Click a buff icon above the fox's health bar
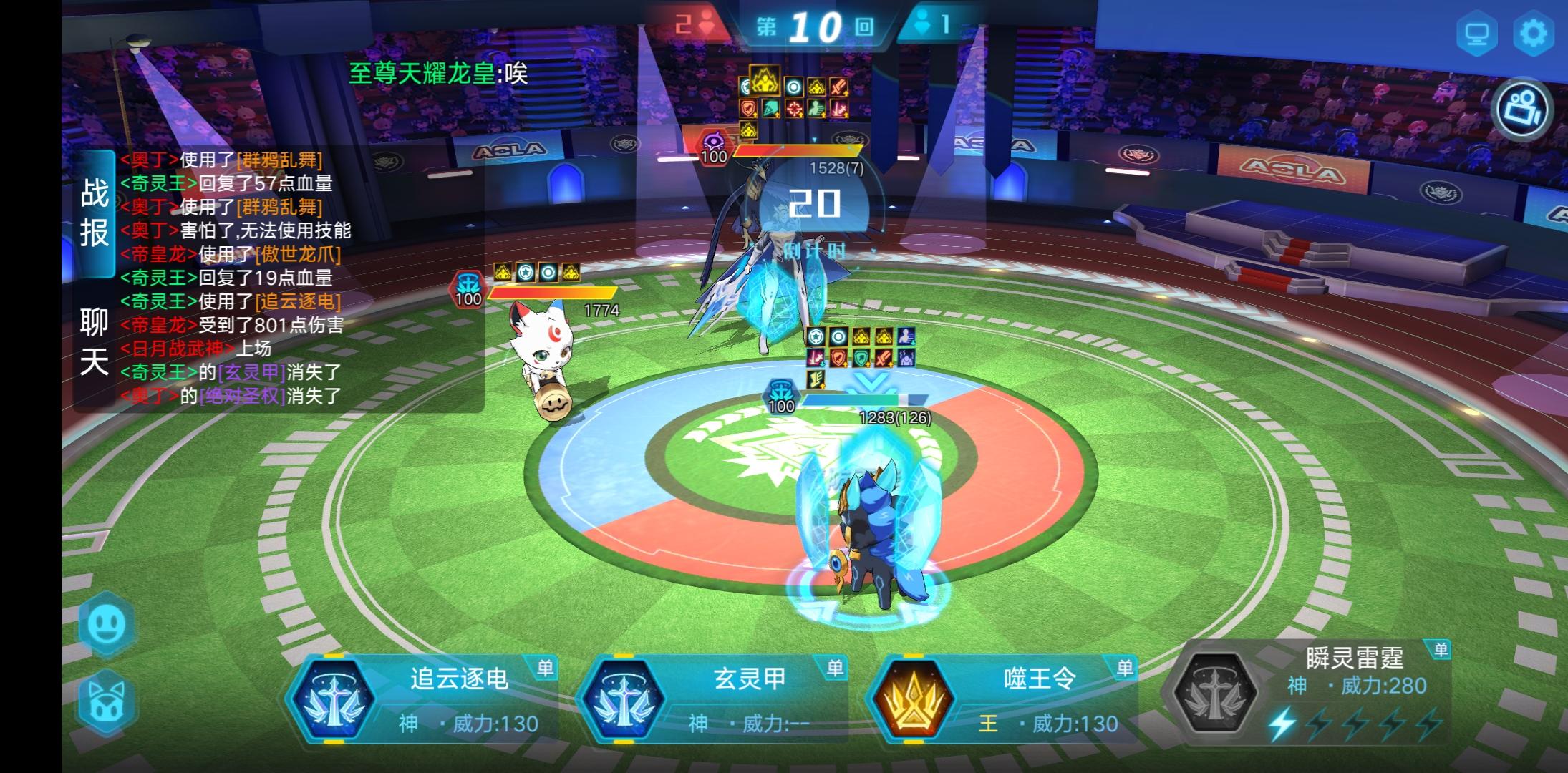 click(501, 271)
